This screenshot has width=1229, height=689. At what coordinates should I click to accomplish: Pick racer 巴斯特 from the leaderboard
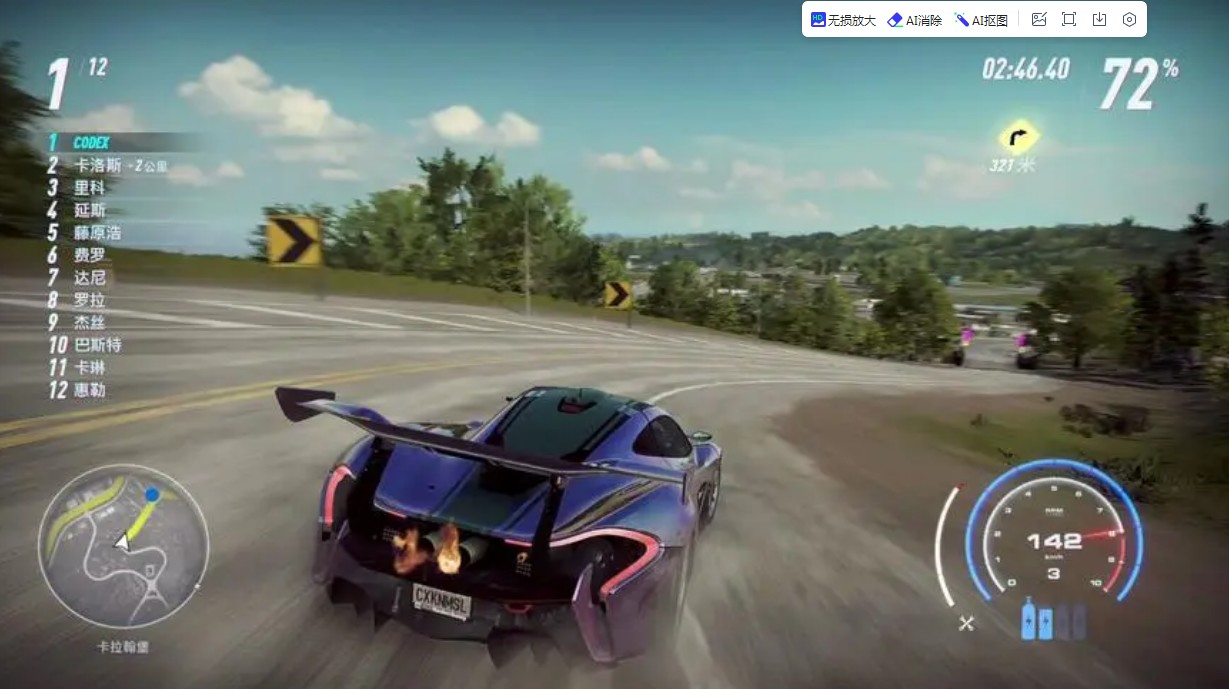[x=98, y=345]
